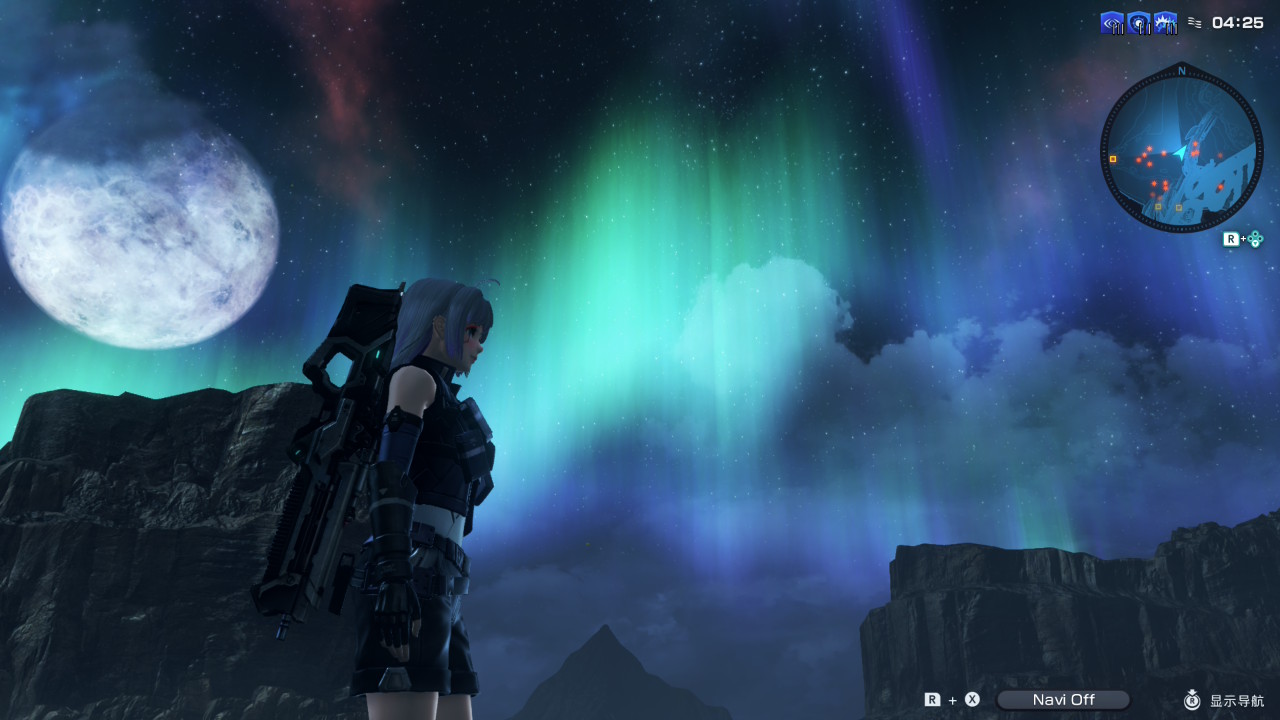Image resolution: width=1280 pixels, height=720 pixels.
Task: Click the weather wind icon beside the clock
Action: coord(1195,22)
